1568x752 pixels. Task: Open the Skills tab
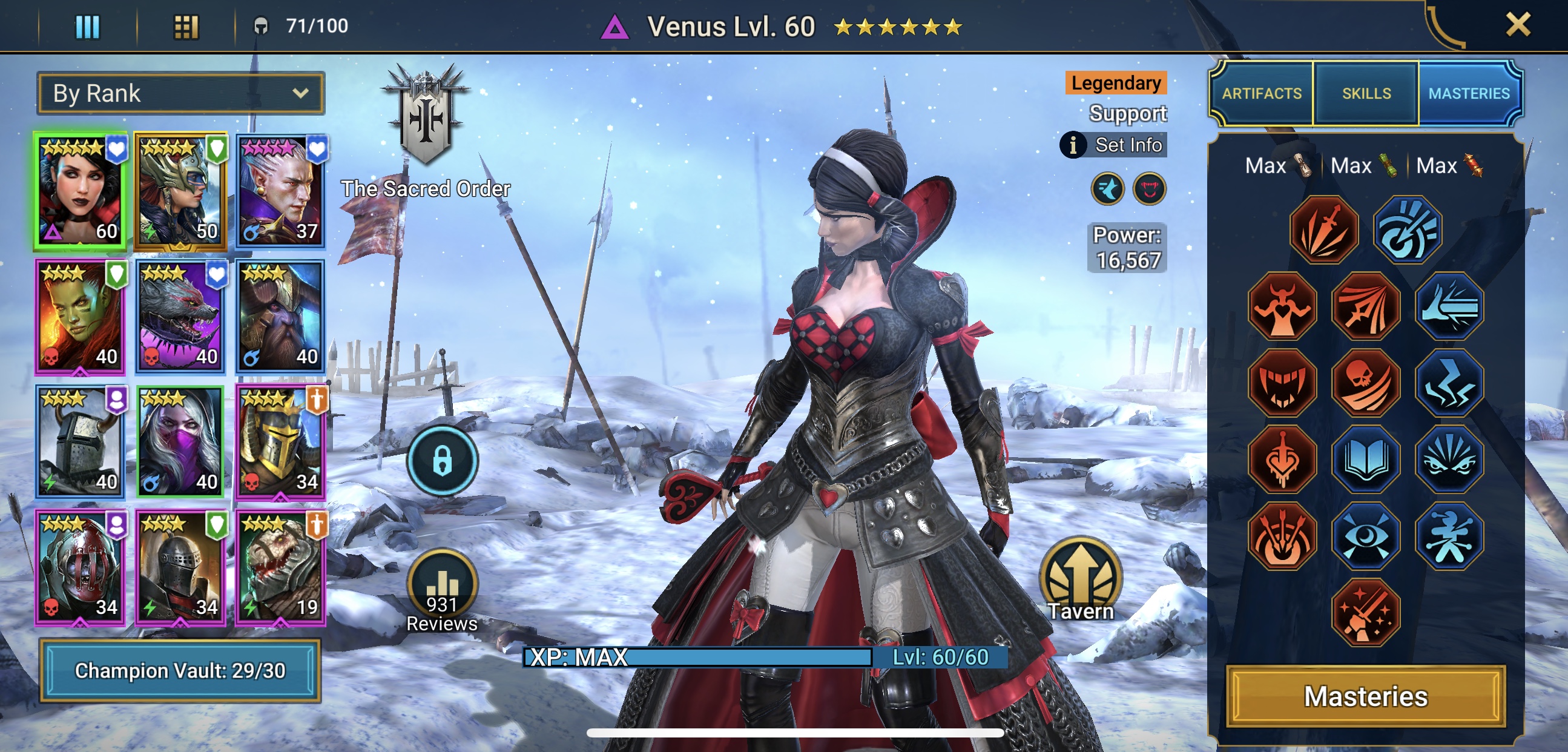(x=1366, y=93)
